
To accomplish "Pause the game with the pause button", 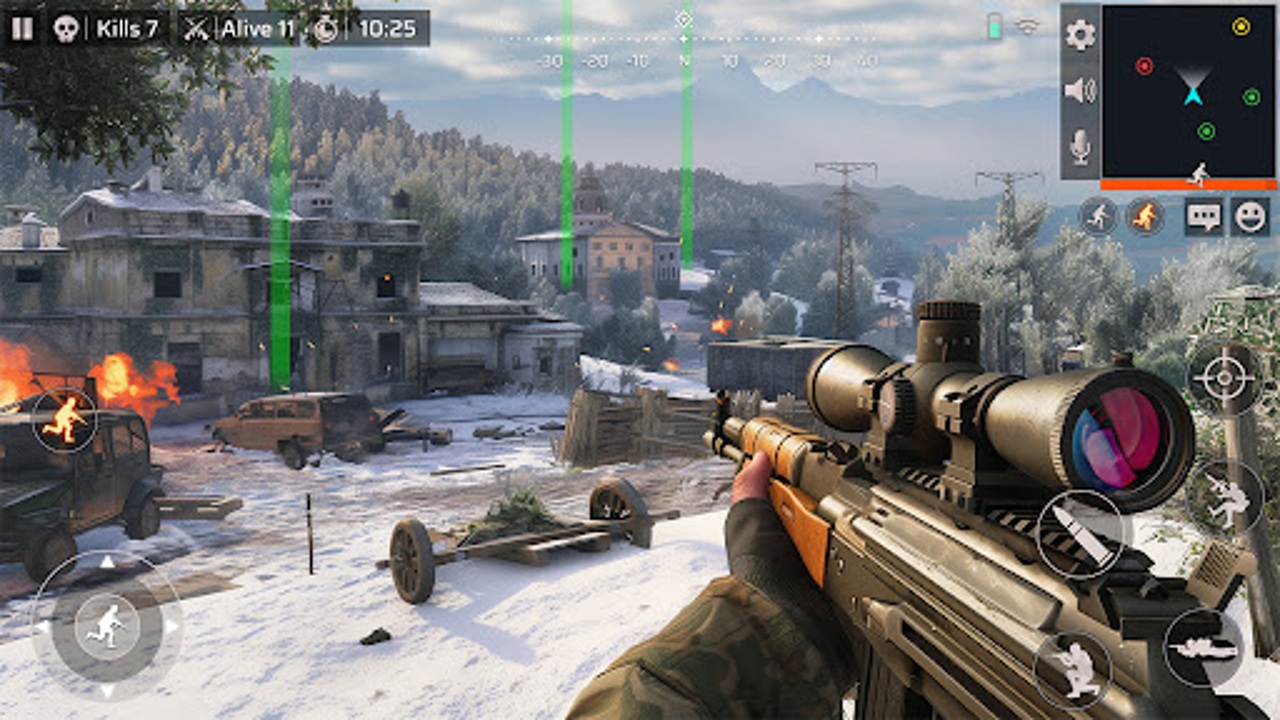I will [x=21, y=28].
